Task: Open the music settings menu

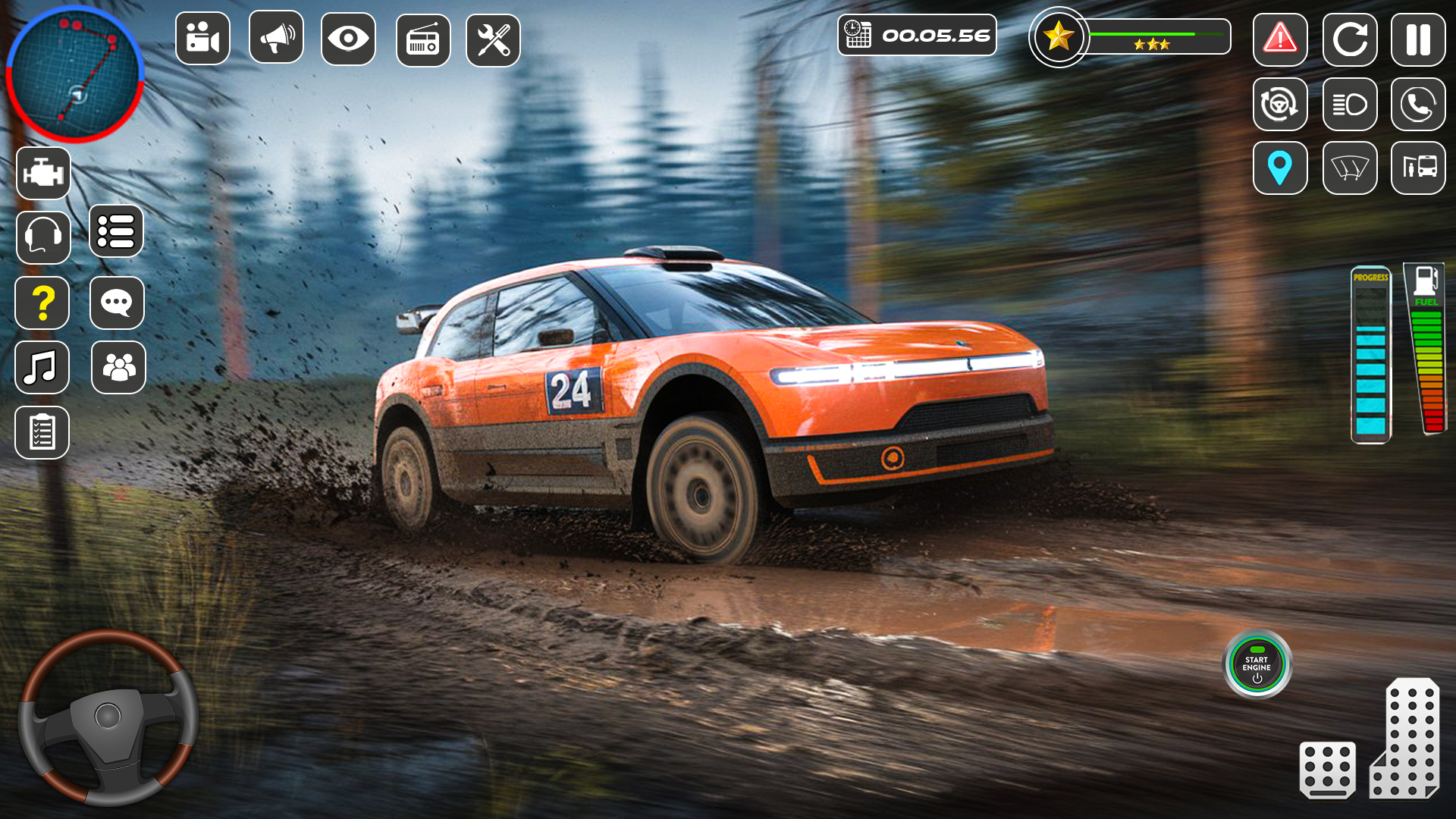Action: click(x=43, y=368)
